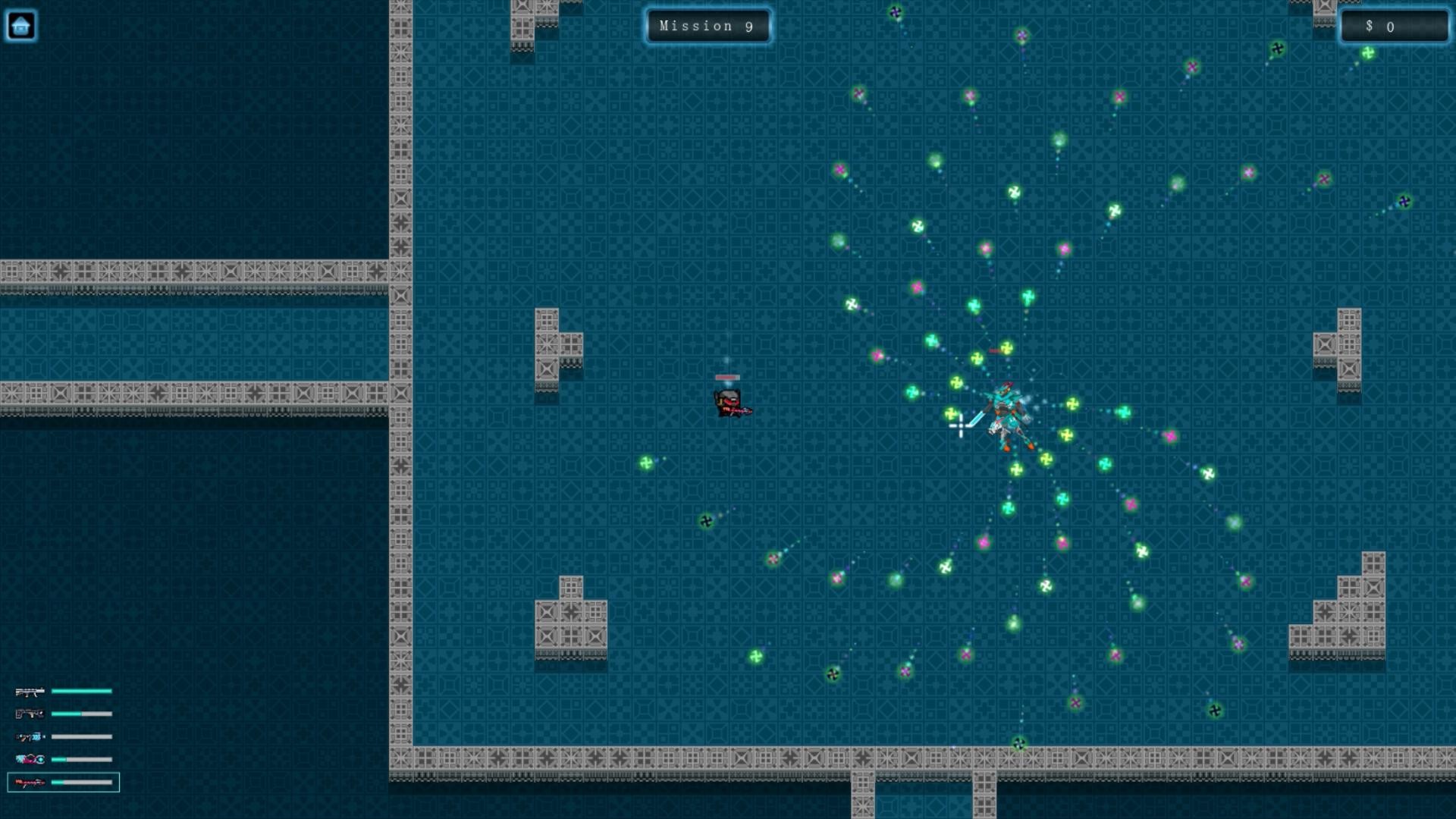Select the currently highlighted fifth weapon
Viewport: 1456px width, 819px height.
[28, 782]
